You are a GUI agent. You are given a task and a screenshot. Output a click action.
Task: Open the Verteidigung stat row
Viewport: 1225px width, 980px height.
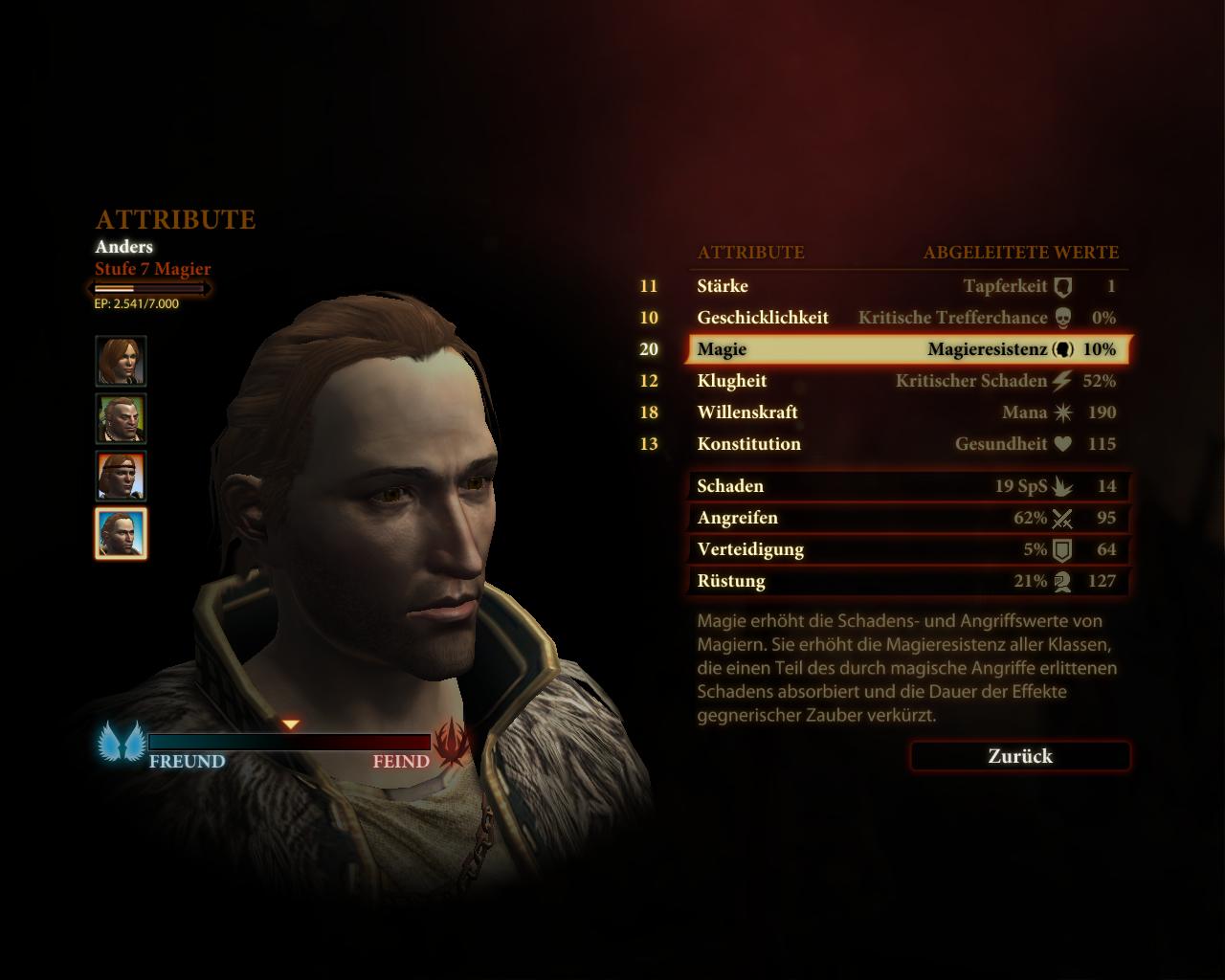click(x=906, y=549)
